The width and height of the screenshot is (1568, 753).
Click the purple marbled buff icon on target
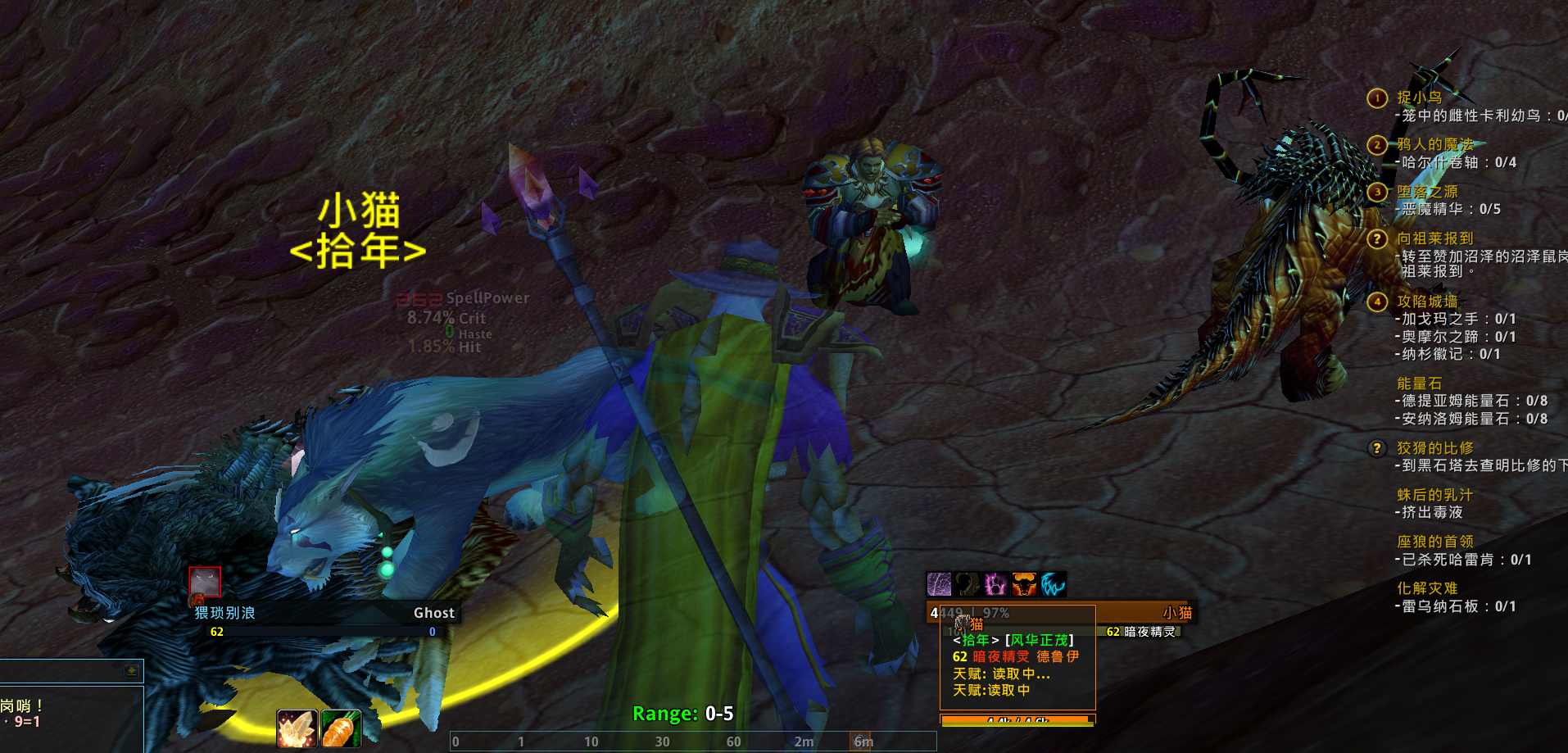click(939, 584)
